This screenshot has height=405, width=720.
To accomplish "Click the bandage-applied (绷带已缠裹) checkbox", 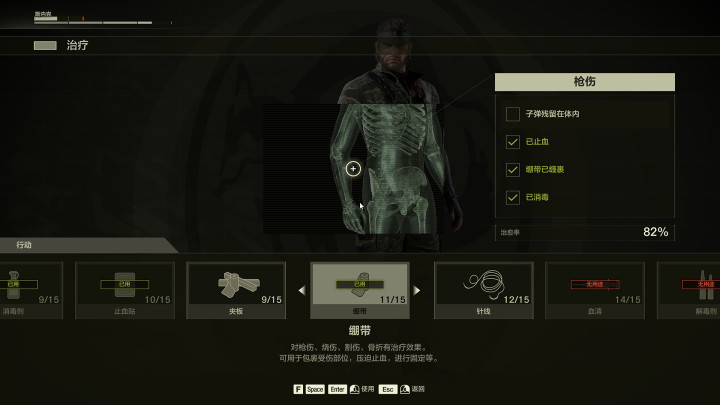I will click(x=513, y=170).
